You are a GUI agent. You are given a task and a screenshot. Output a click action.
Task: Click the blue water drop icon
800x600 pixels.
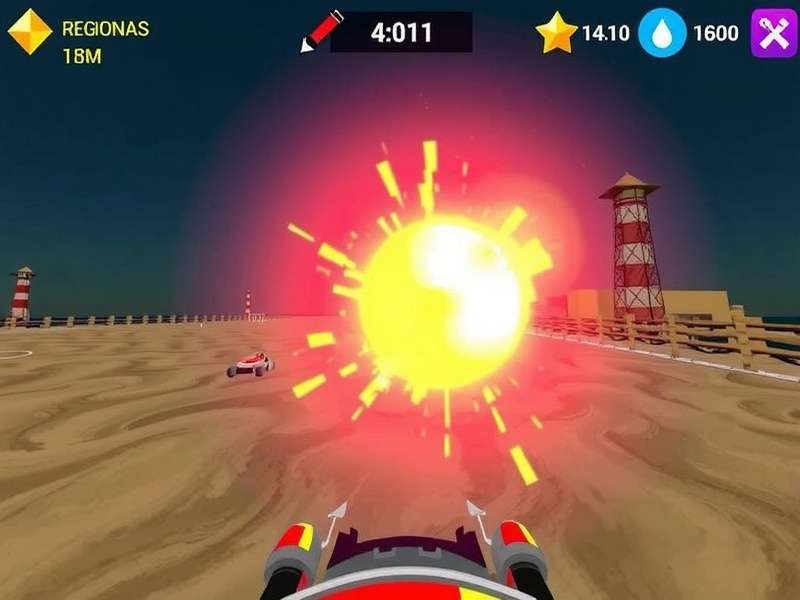(x=662, y=33)
